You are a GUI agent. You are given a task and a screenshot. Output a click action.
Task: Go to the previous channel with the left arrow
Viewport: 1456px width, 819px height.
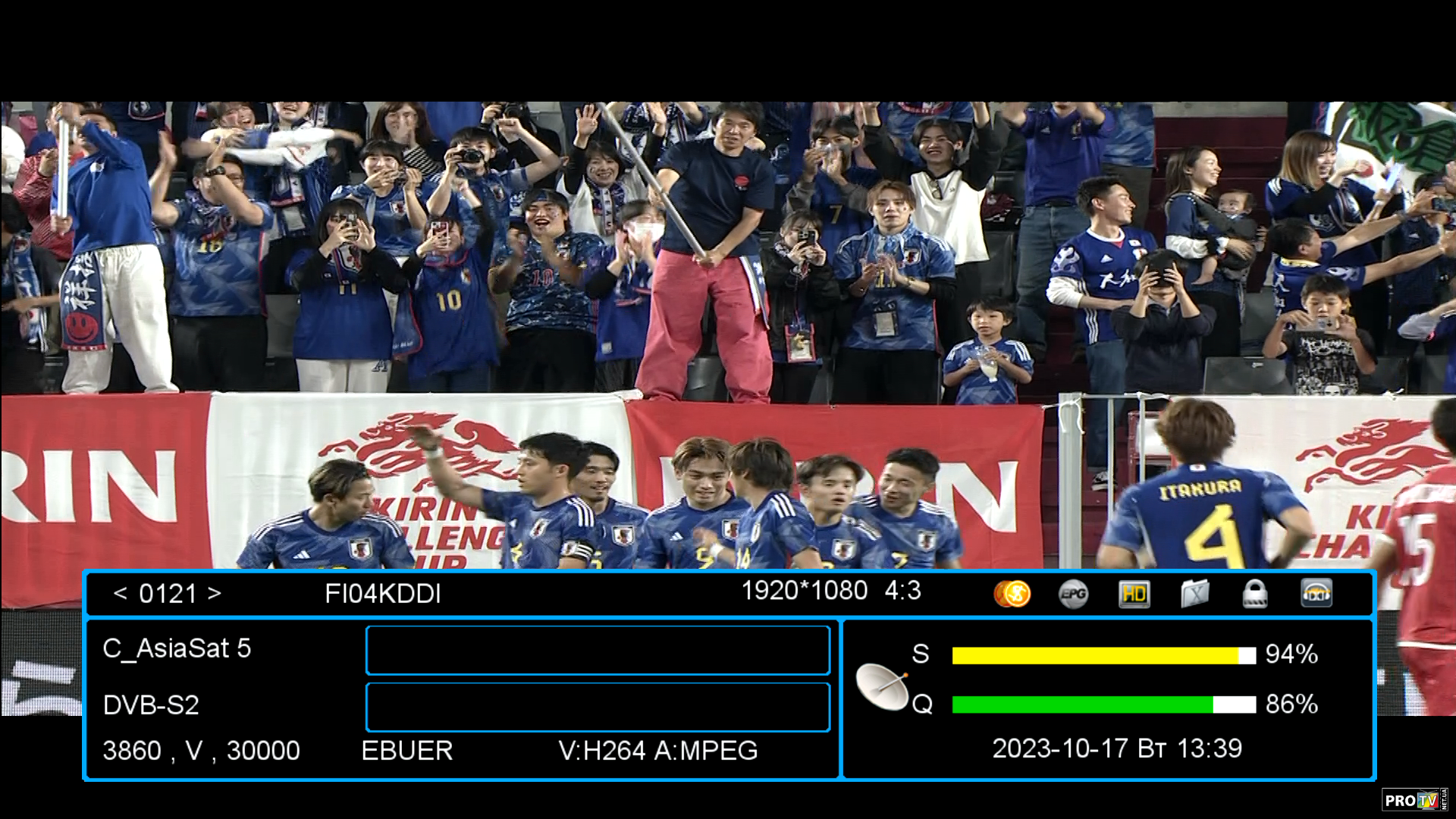pyautogui.click(x=120, y=593)
